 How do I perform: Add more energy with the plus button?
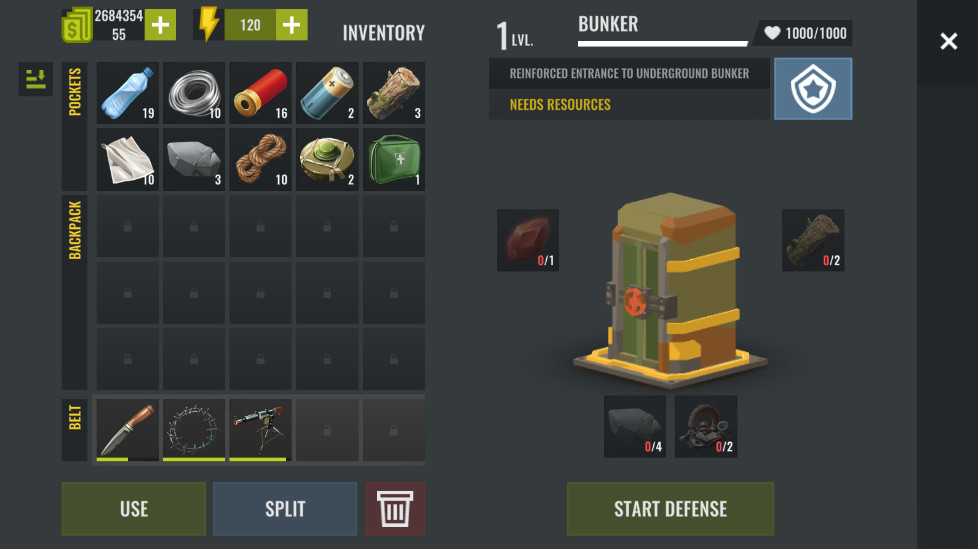[291, 25]
